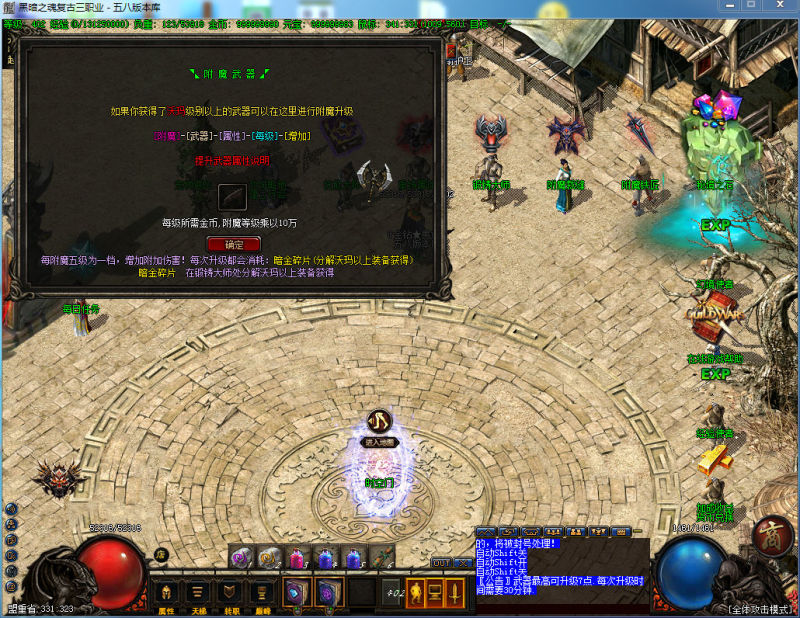Open the 附魔 link in the enchant dialog
This screenshot has height=618, width=800.
pyautogui.click(x=166, y=135)
